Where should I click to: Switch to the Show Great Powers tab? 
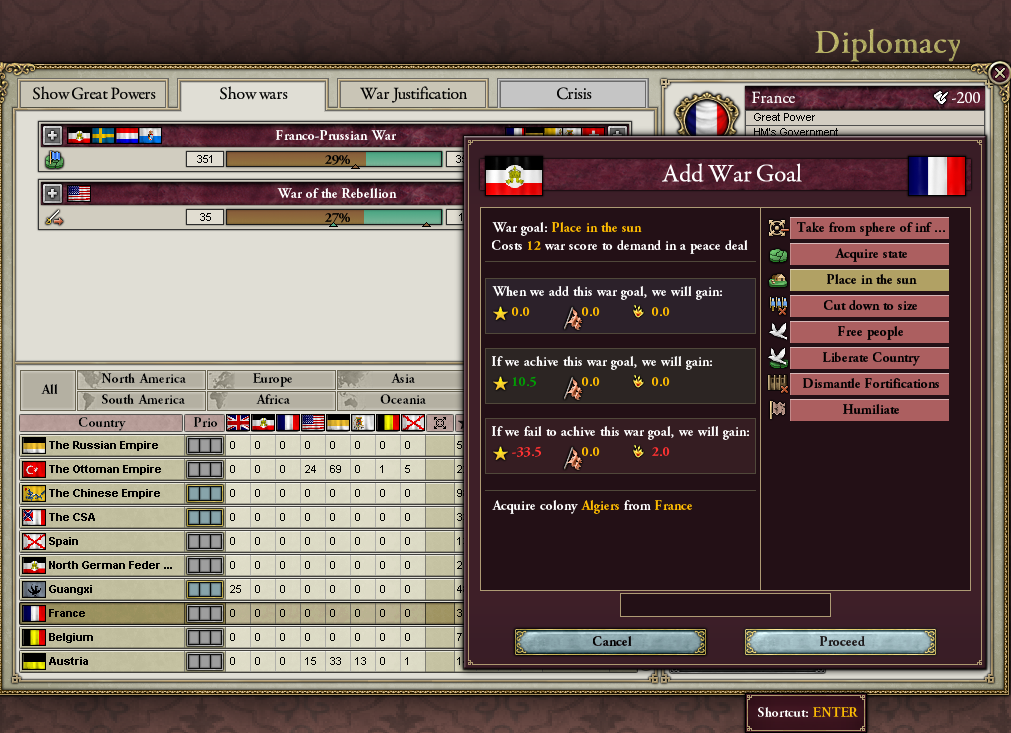click(94, 94)
